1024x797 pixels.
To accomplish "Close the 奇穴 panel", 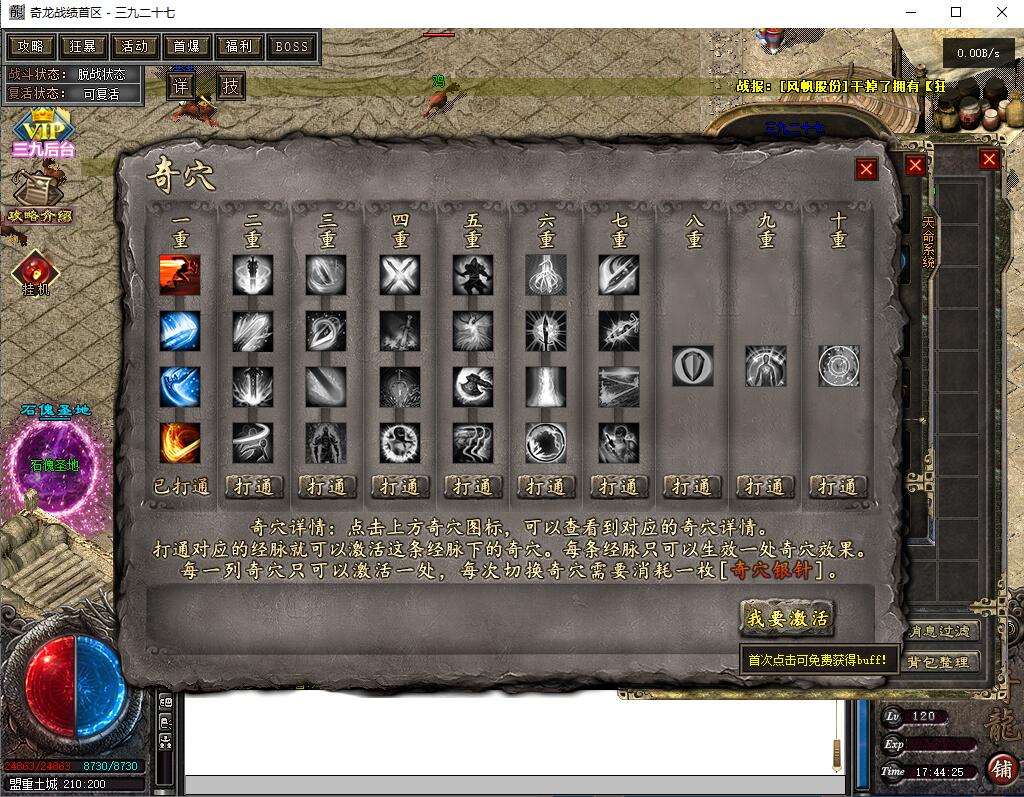I will click(866, 169).
